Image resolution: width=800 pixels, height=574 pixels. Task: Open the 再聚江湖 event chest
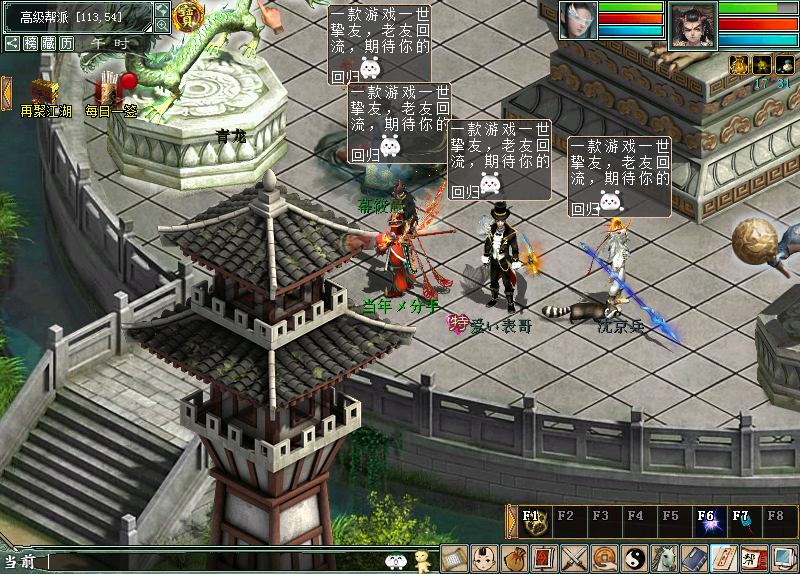point(41,93)
